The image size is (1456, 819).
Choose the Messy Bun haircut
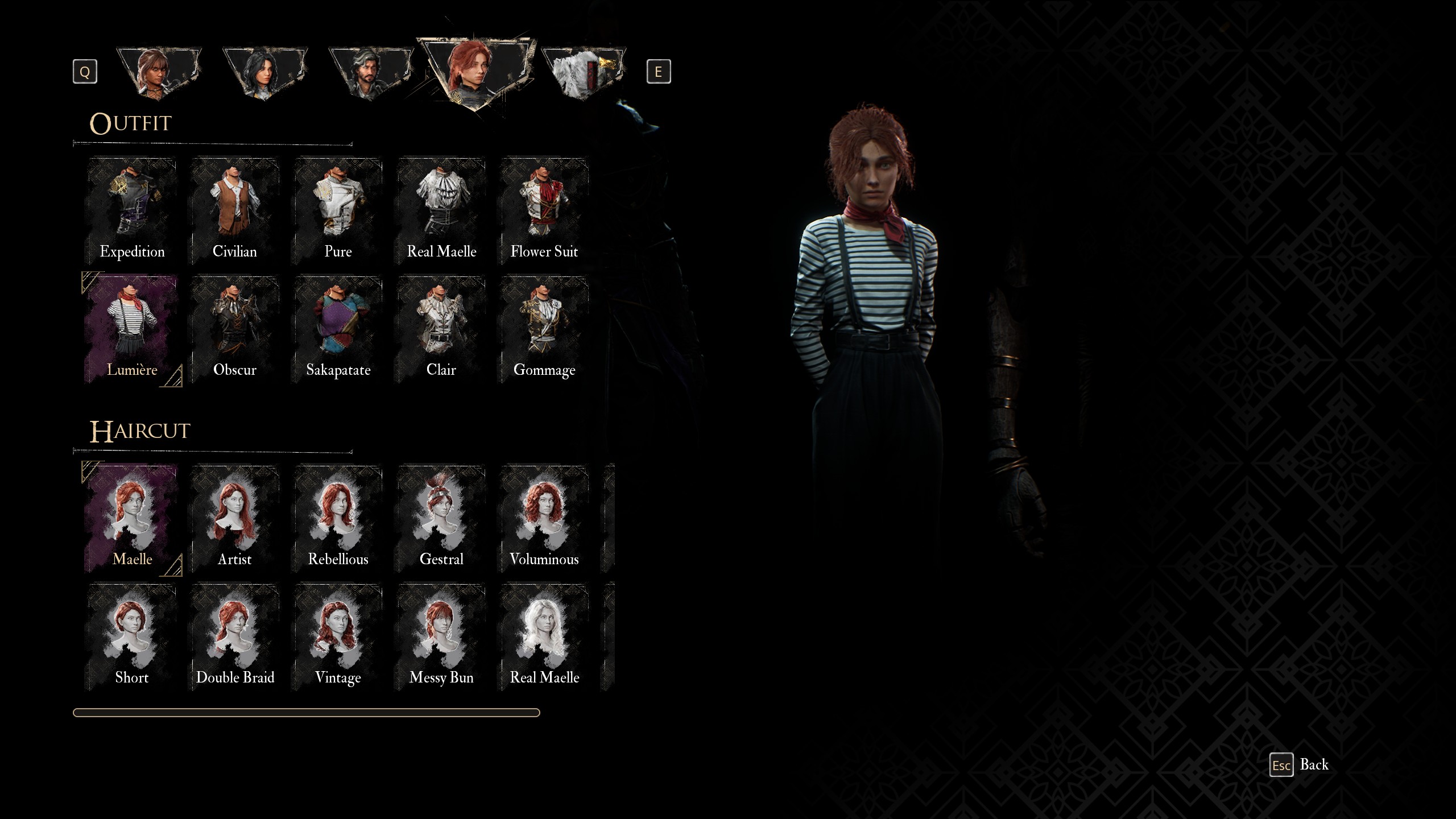[x=441, y=636]
